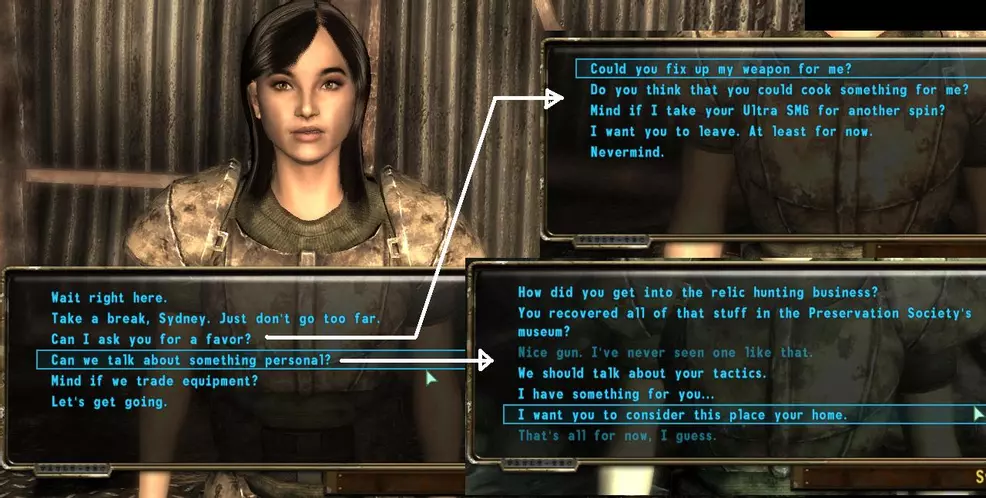Image resolution: width=986 pixels, height=498 pixels.
Task: Select "Mind if I take your Ultra SMG" line
Action: tap(767, 111)
